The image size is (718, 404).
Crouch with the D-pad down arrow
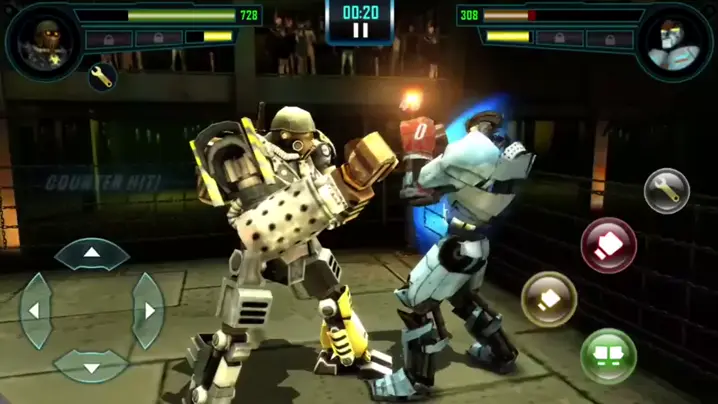tap(91, 366)
